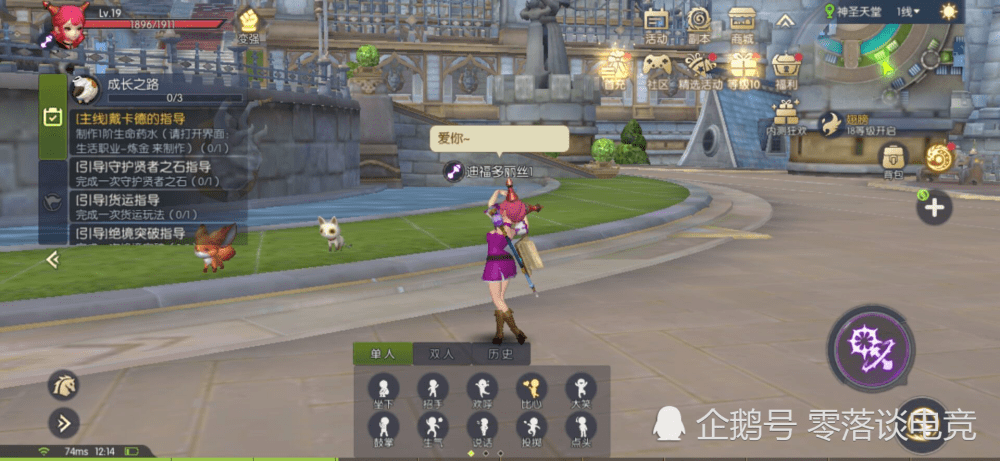Trigger the 鼓掌 clap emote
The height and width of the screenshot is (461, 1000).
(x=382, y=429)
